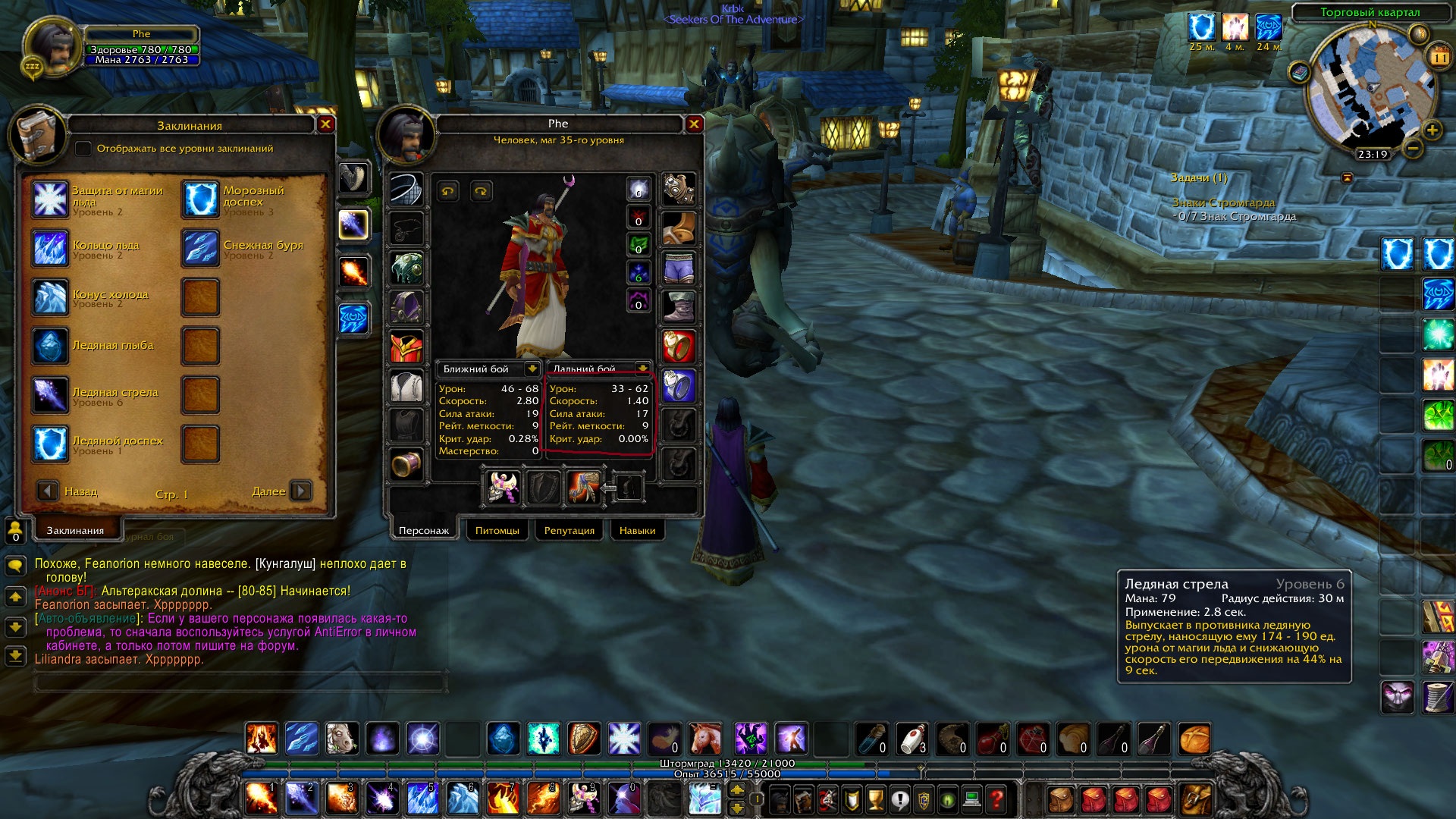Open the achievements trophy icon in micro-menu
Screen dimensions: 1456x819
coord(875,799)
